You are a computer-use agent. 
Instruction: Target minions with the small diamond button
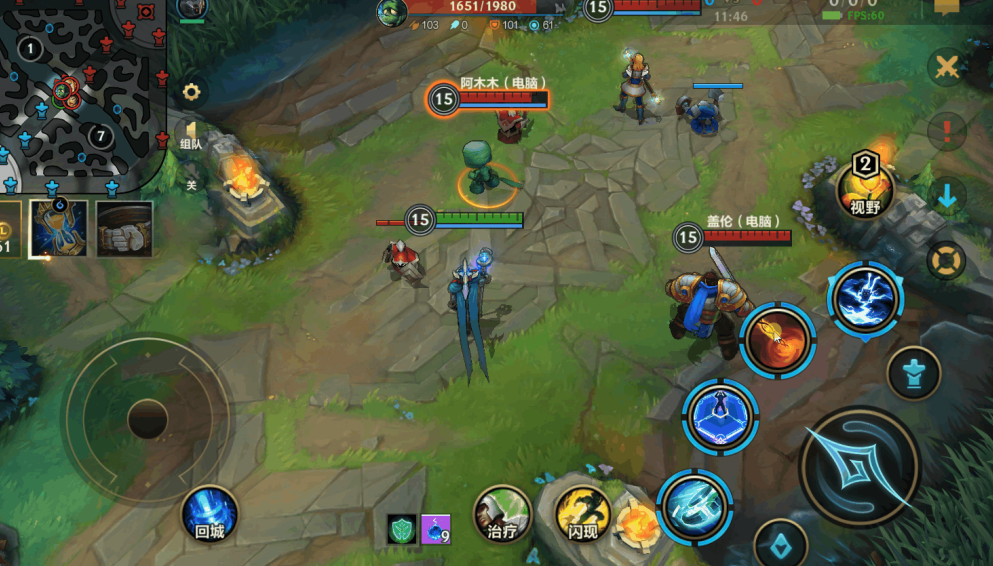click(x=781, y=545)
